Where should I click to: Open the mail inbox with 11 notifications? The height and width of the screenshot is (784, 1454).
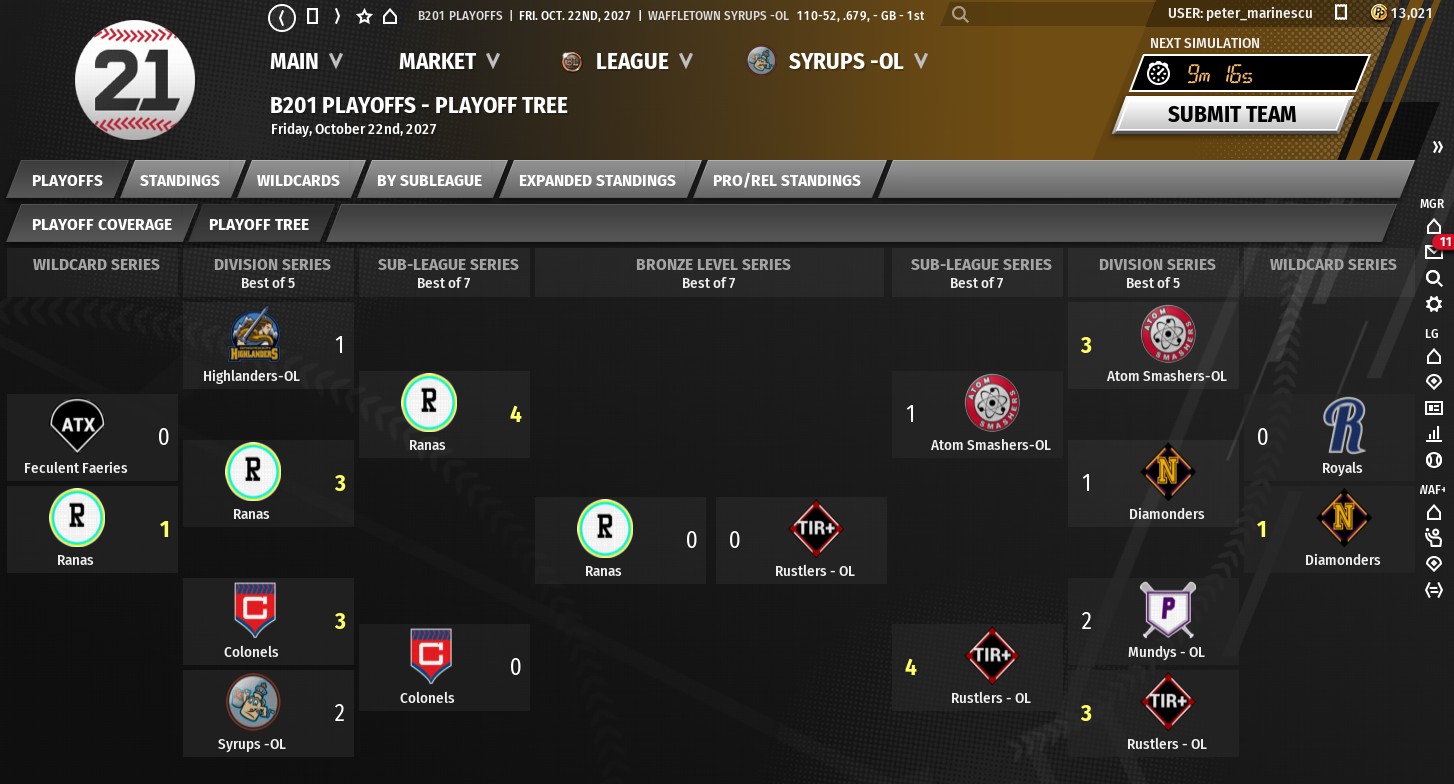(1434, 252)
